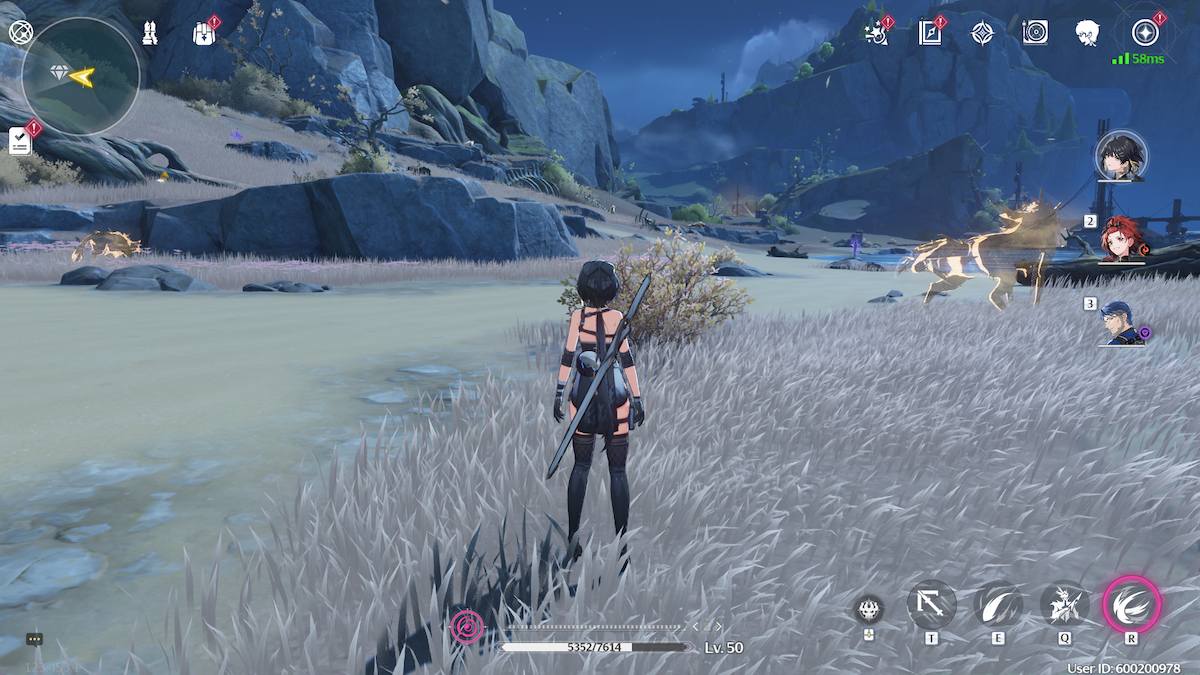This screenshot has width=1200, height=675.
Task: Activate the feather slash resonance skill
Action: pyautogui.click(x=998, y=605)
